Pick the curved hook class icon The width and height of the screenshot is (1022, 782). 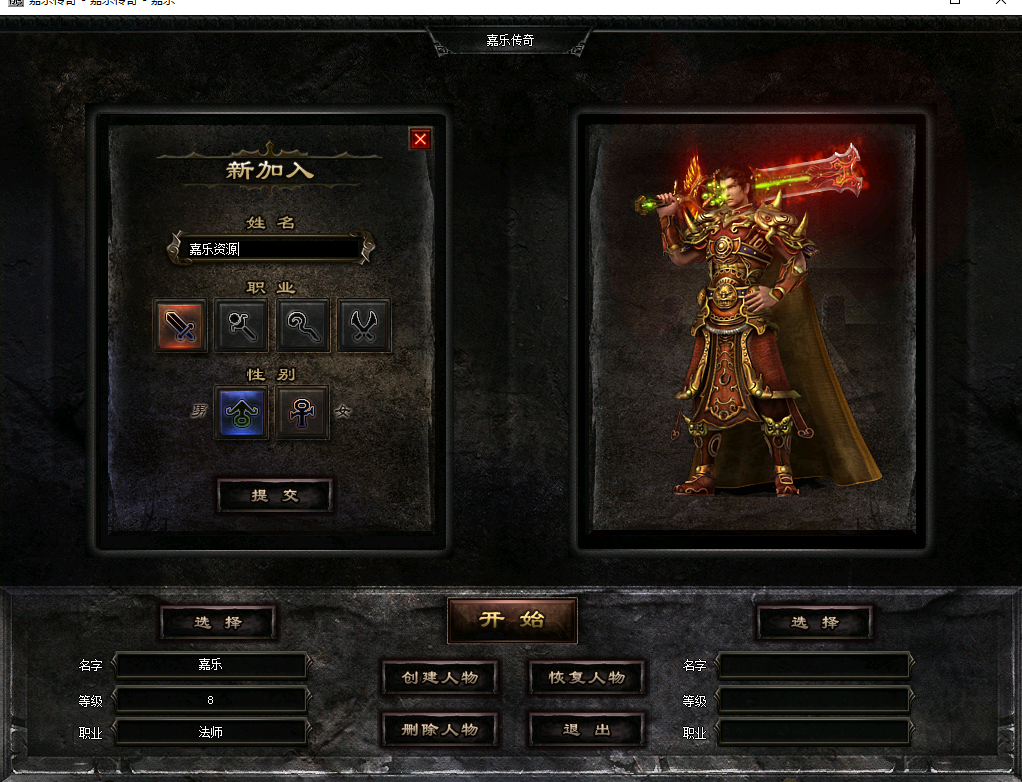pyautogui.click(x=303, y=325)
